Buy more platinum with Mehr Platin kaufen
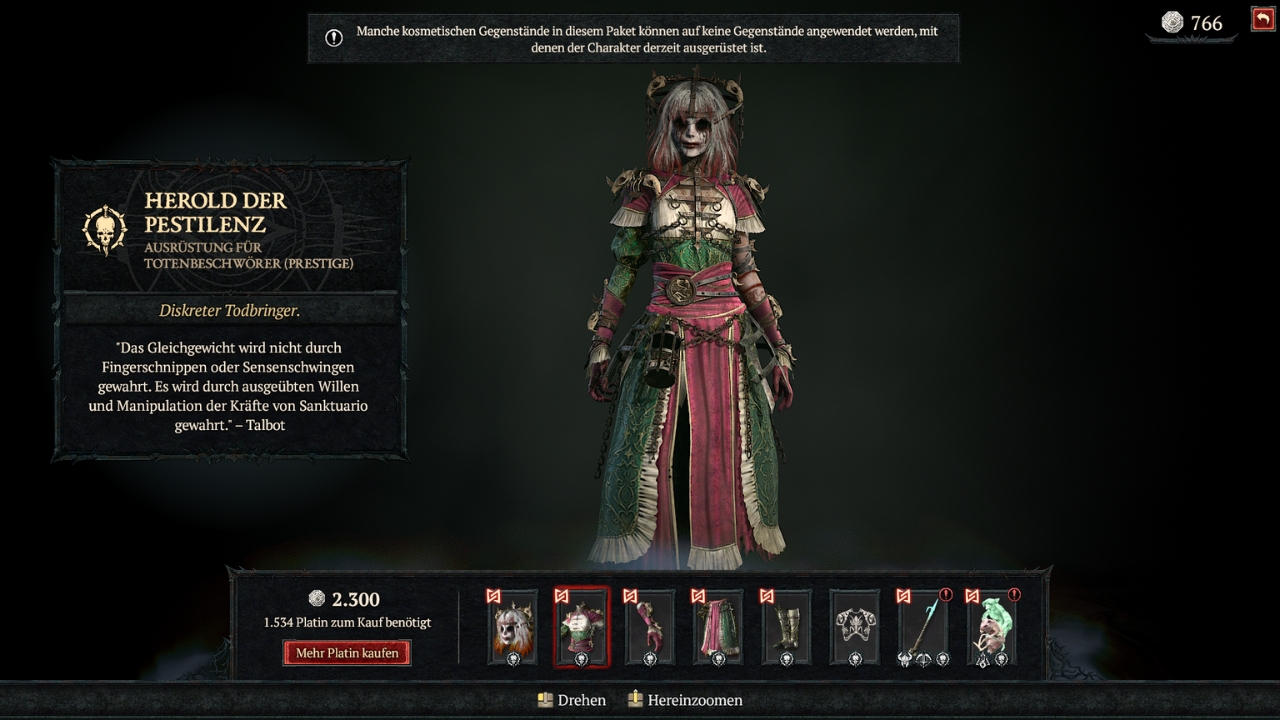 tap(347, 653)
